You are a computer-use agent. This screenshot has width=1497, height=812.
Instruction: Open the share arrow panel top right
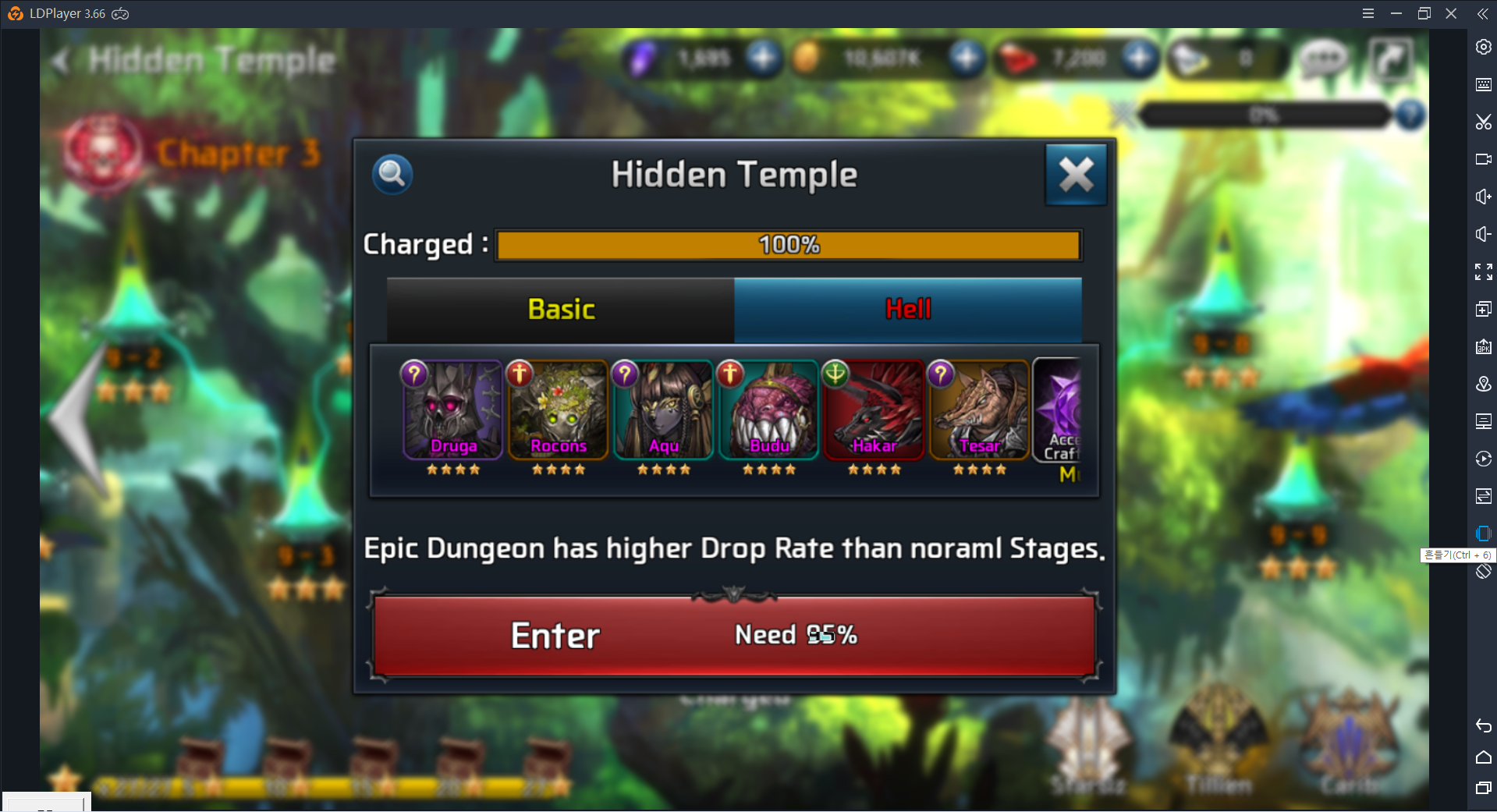point(1392,58)
